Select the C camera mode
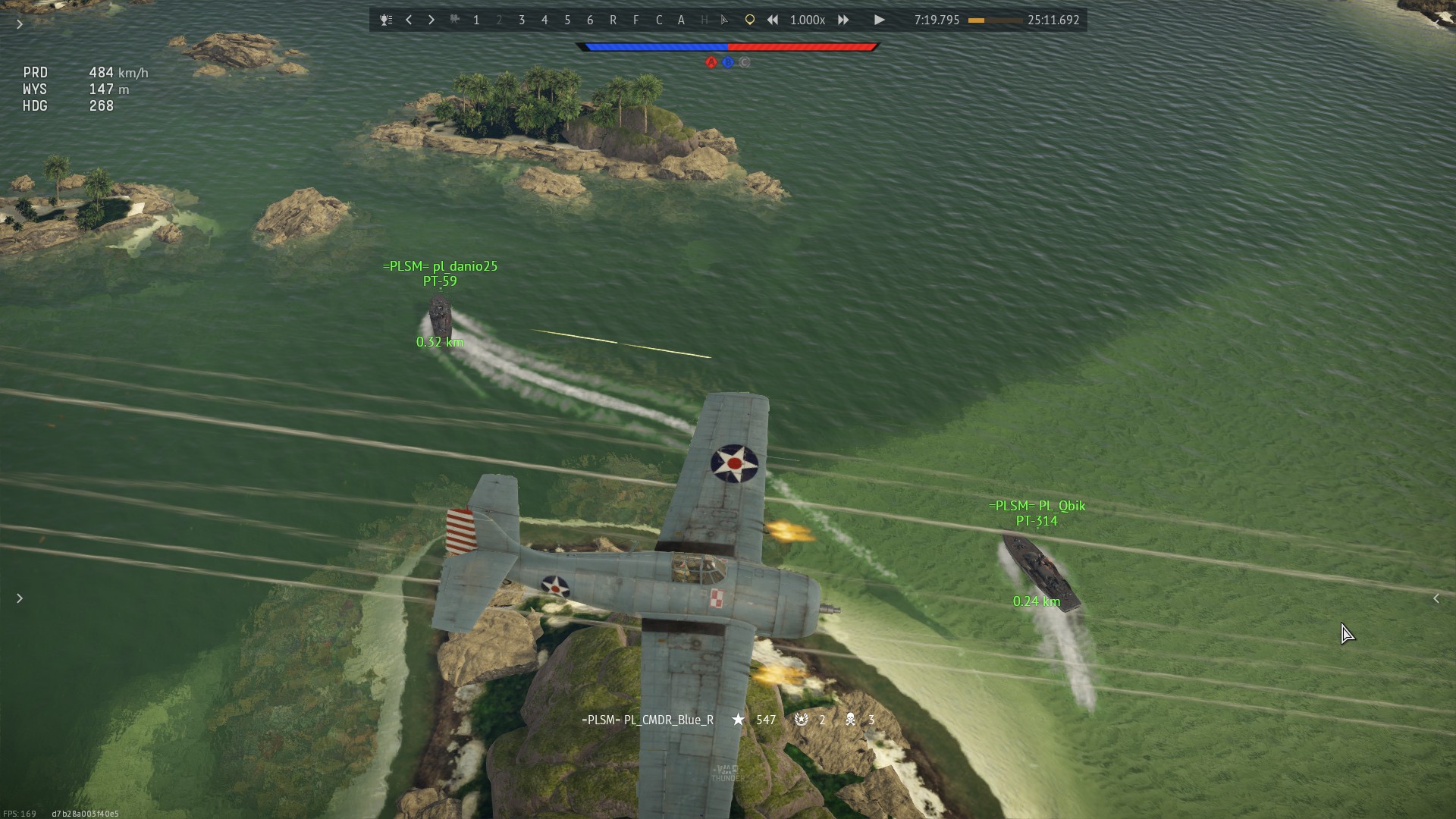 click(659, 20)
